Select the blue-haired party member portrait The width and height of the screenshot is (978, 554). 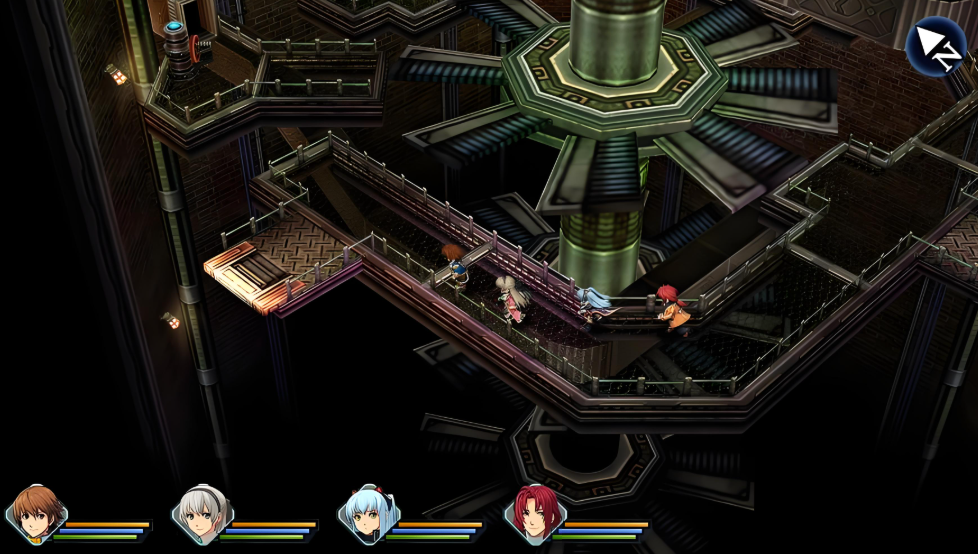[x=369, y=513]
